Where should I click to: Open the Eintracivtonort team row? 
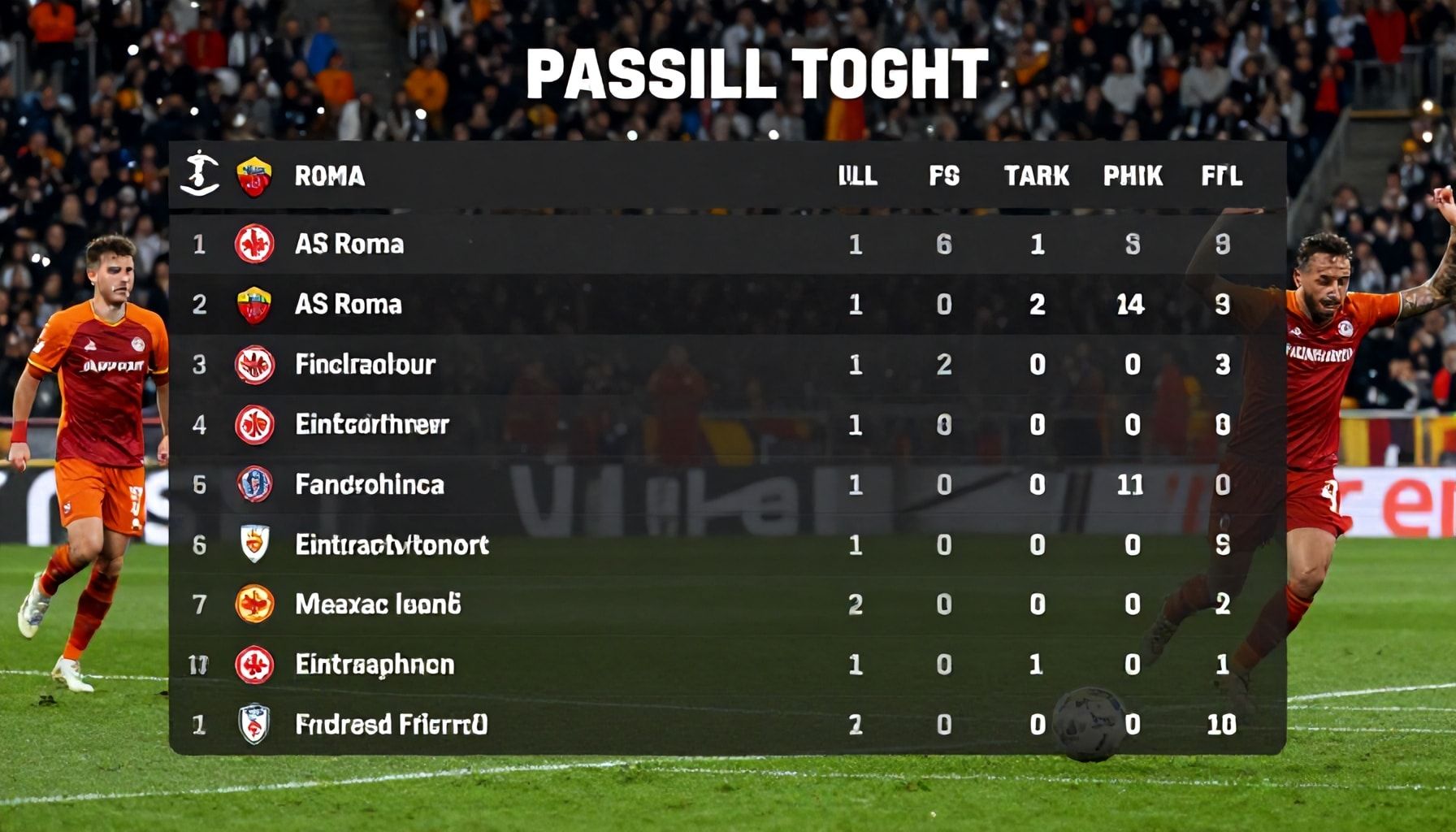tap(392, 544)
